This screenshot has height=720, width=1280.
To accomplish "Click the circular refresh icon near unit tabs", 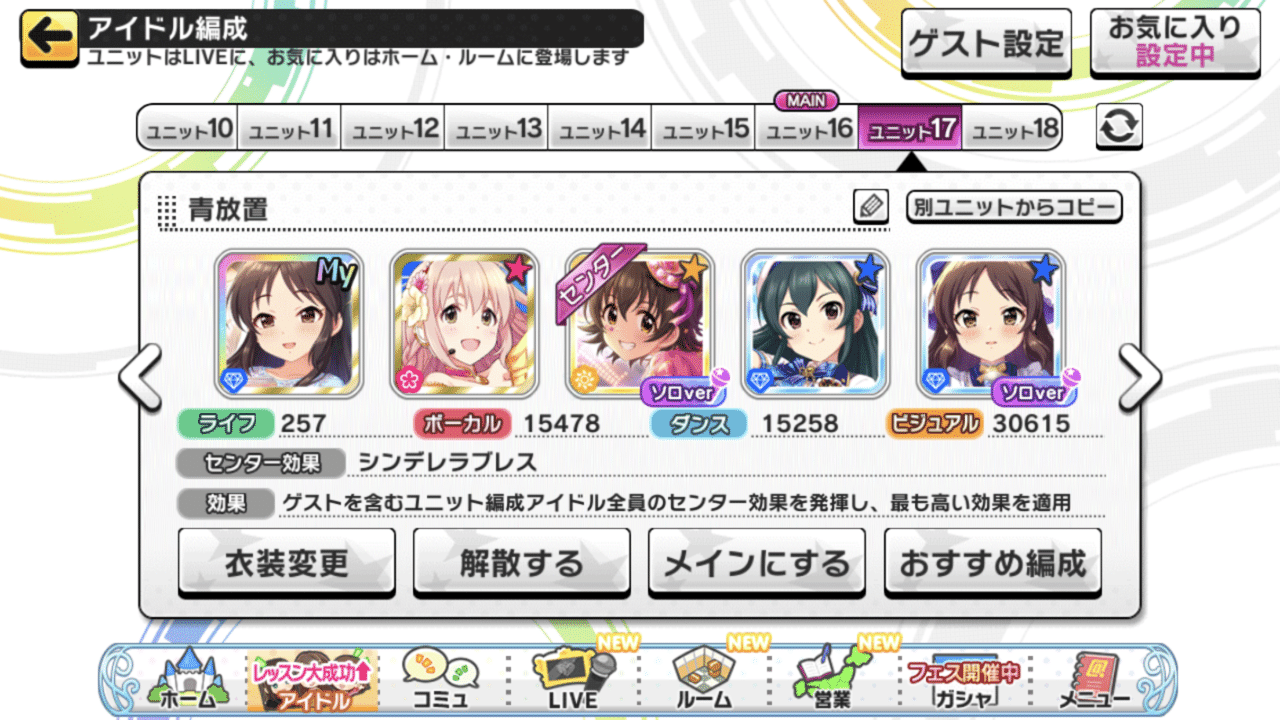I will coord(1118,128).
